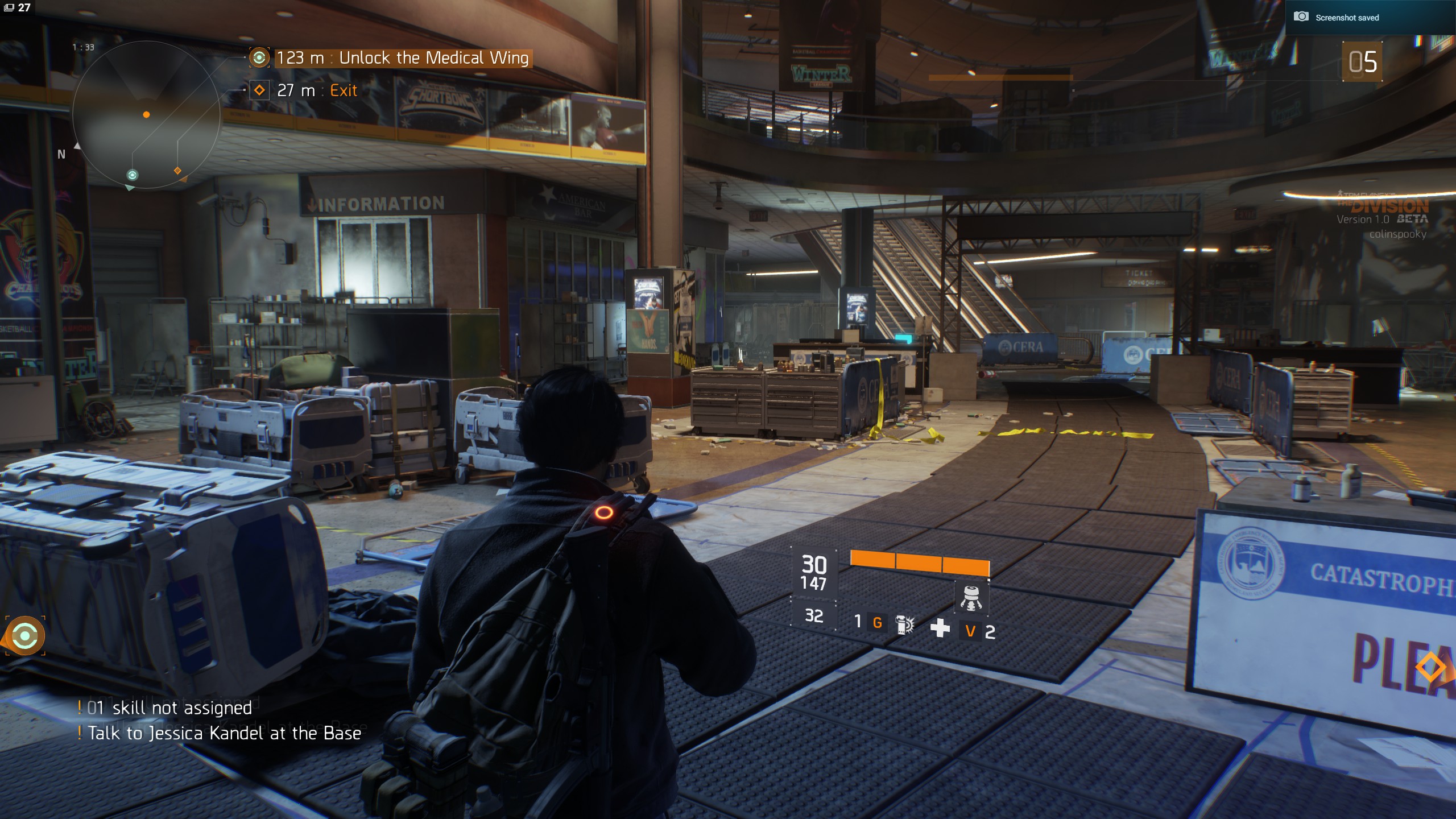Click the level 05 badge

coord(1362,61)
